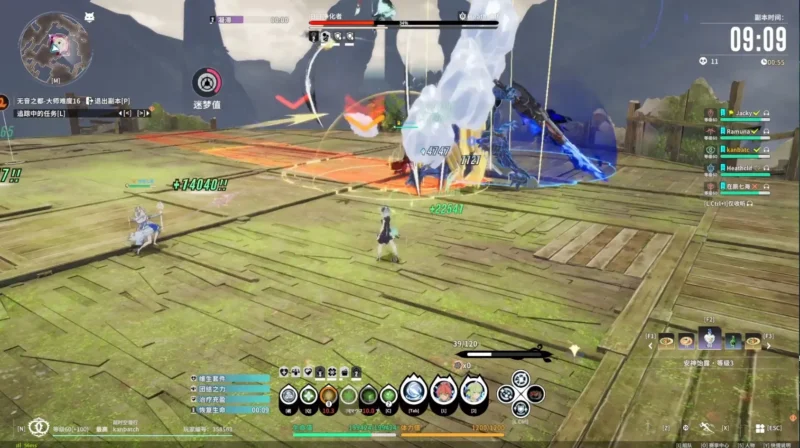Click the 迷梦值 circular gauge icon
The width and height of the screenshot is (800, 448).
click(206, 81)
